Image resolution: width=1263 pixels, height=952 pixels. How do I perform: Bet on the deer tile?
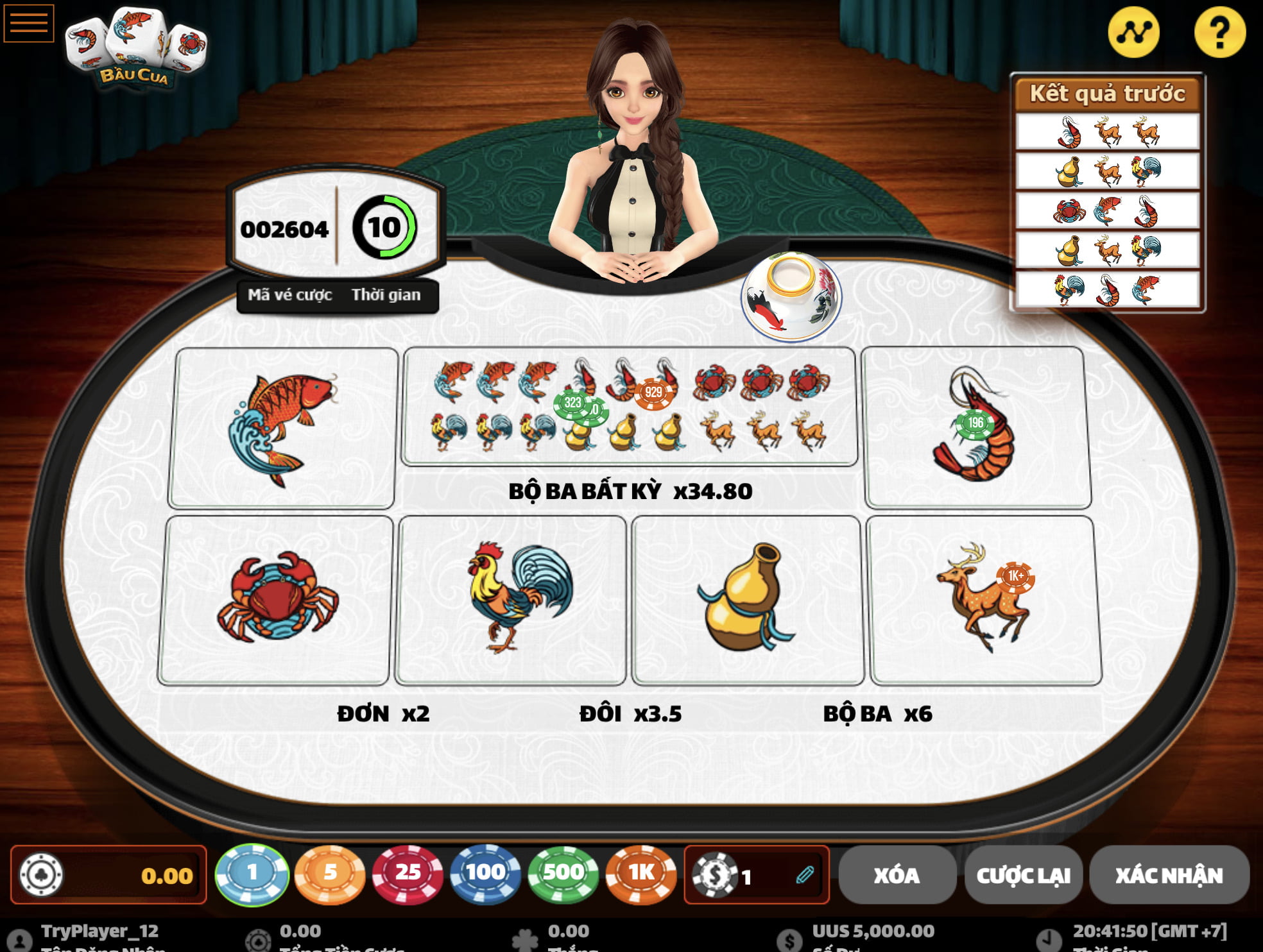[x=984, y=599]
